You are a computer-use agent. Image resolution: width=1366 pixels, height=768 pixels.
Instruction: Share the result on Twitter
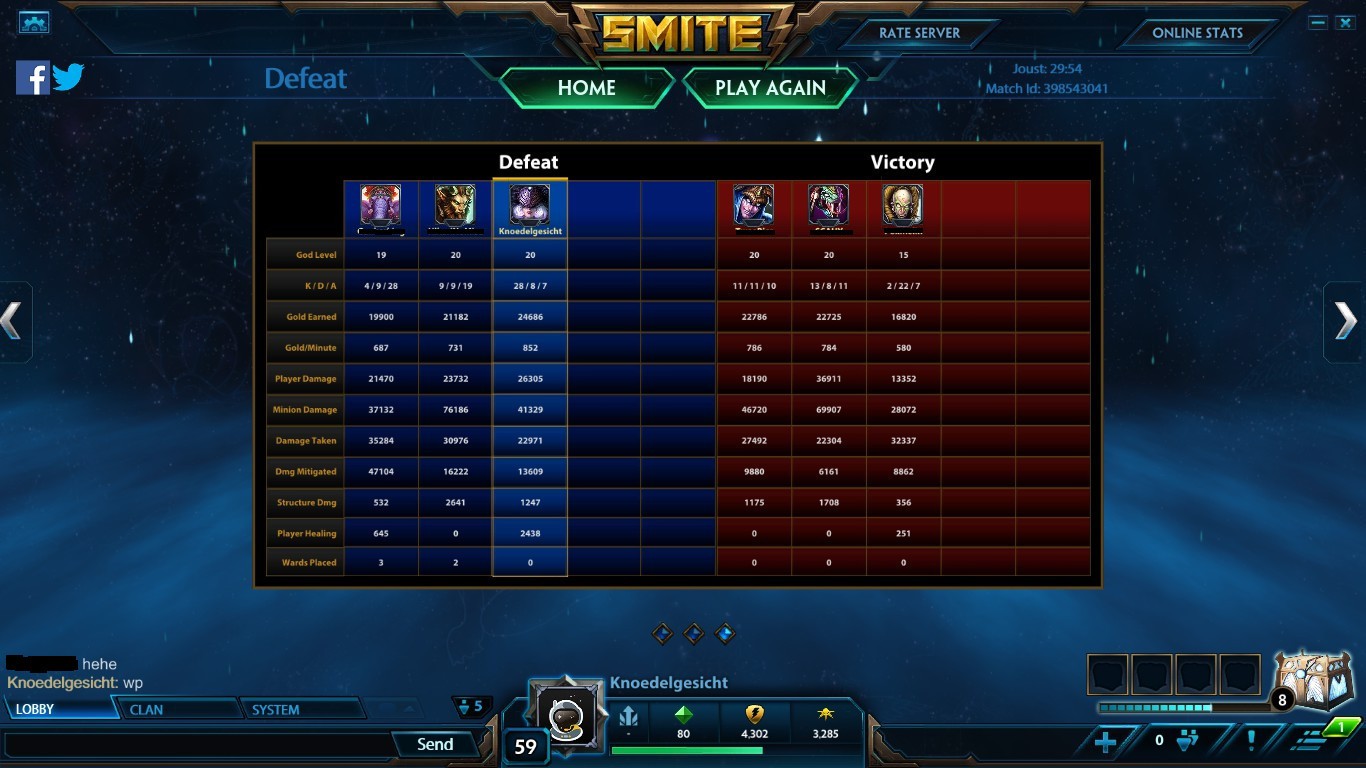coord(68,77)
